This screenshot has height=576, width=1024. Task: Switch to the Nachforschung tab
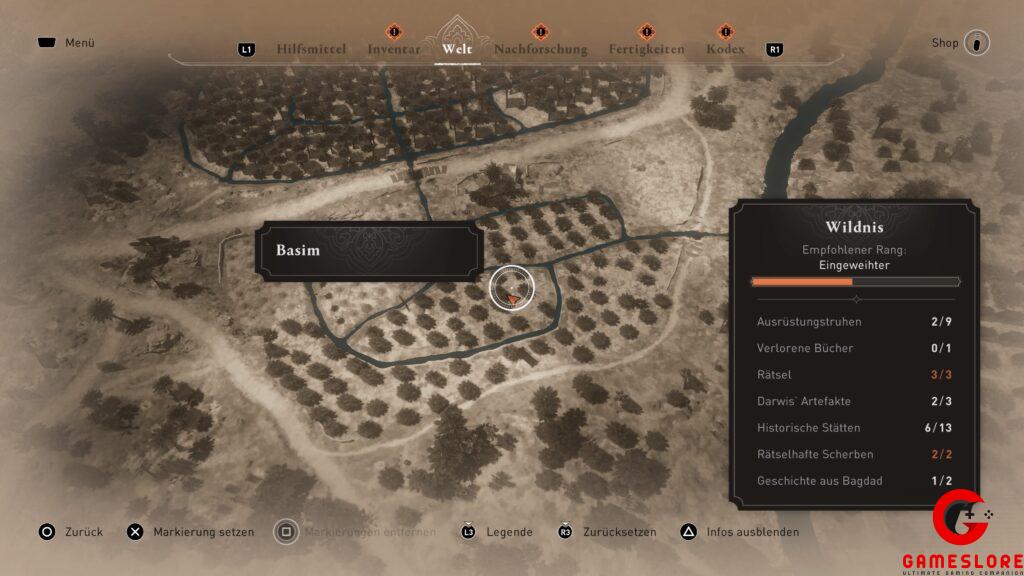tap(540, 49)
